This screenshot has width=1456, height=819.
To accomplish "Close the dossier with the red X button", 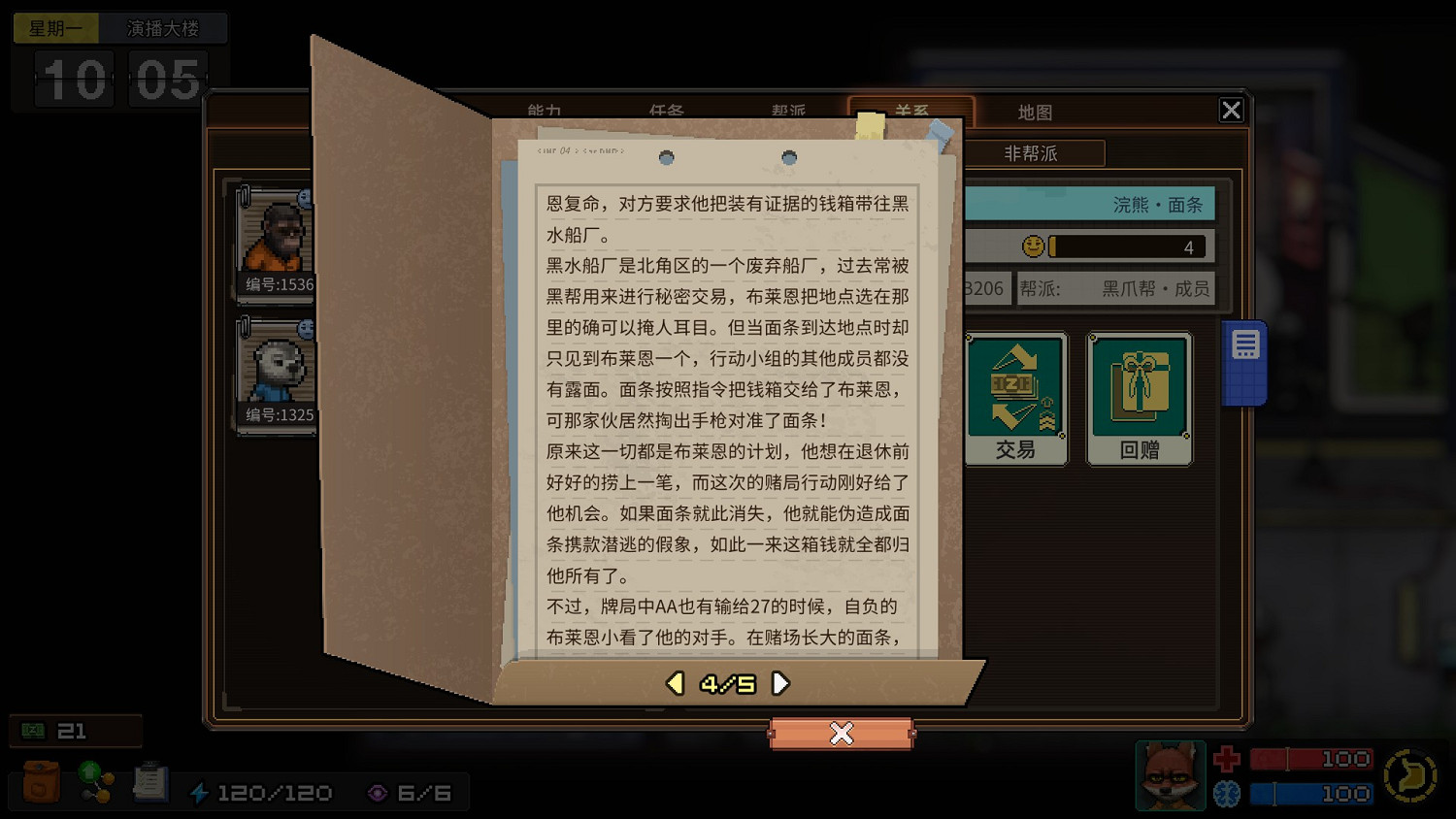I will [842, 735].
